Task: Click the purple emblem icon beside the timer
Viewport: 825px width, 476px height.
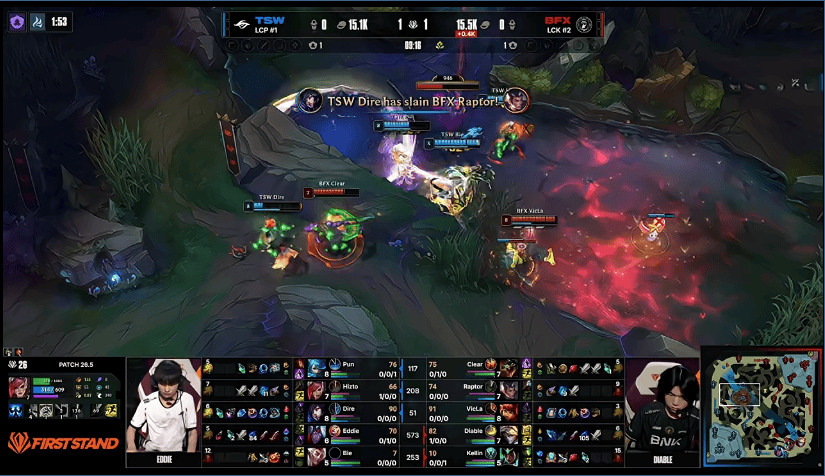Action: point(17,19)
